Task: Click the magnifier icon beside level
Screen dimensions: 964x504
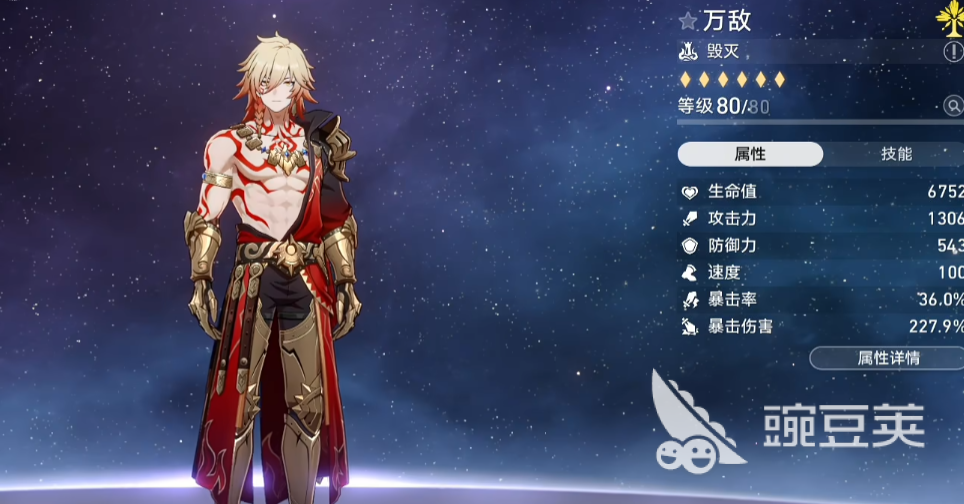Action: coord(952,106)
